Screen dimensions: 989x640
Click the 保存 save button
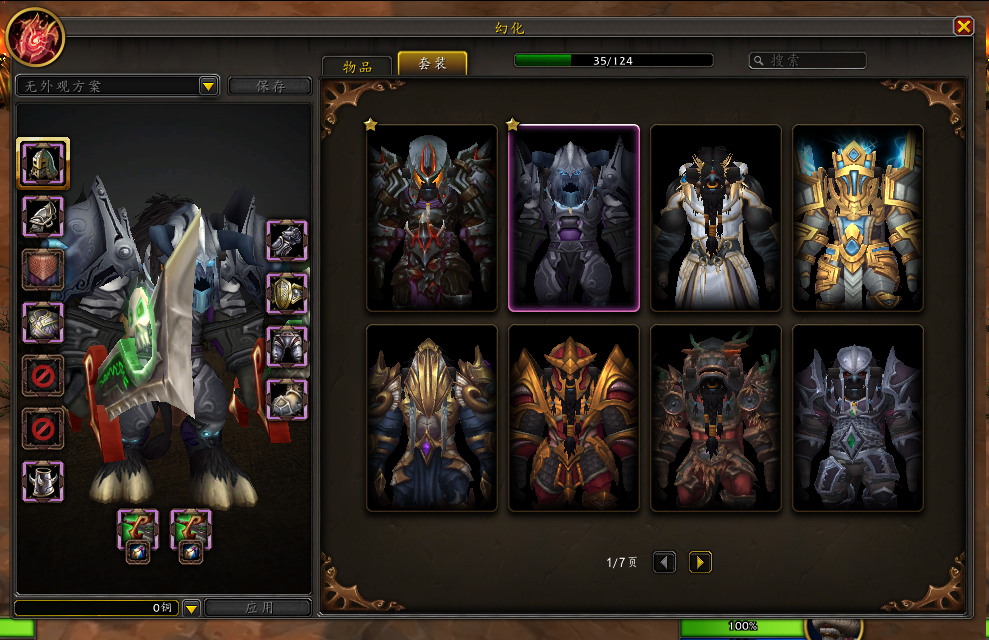click(270, 86)
